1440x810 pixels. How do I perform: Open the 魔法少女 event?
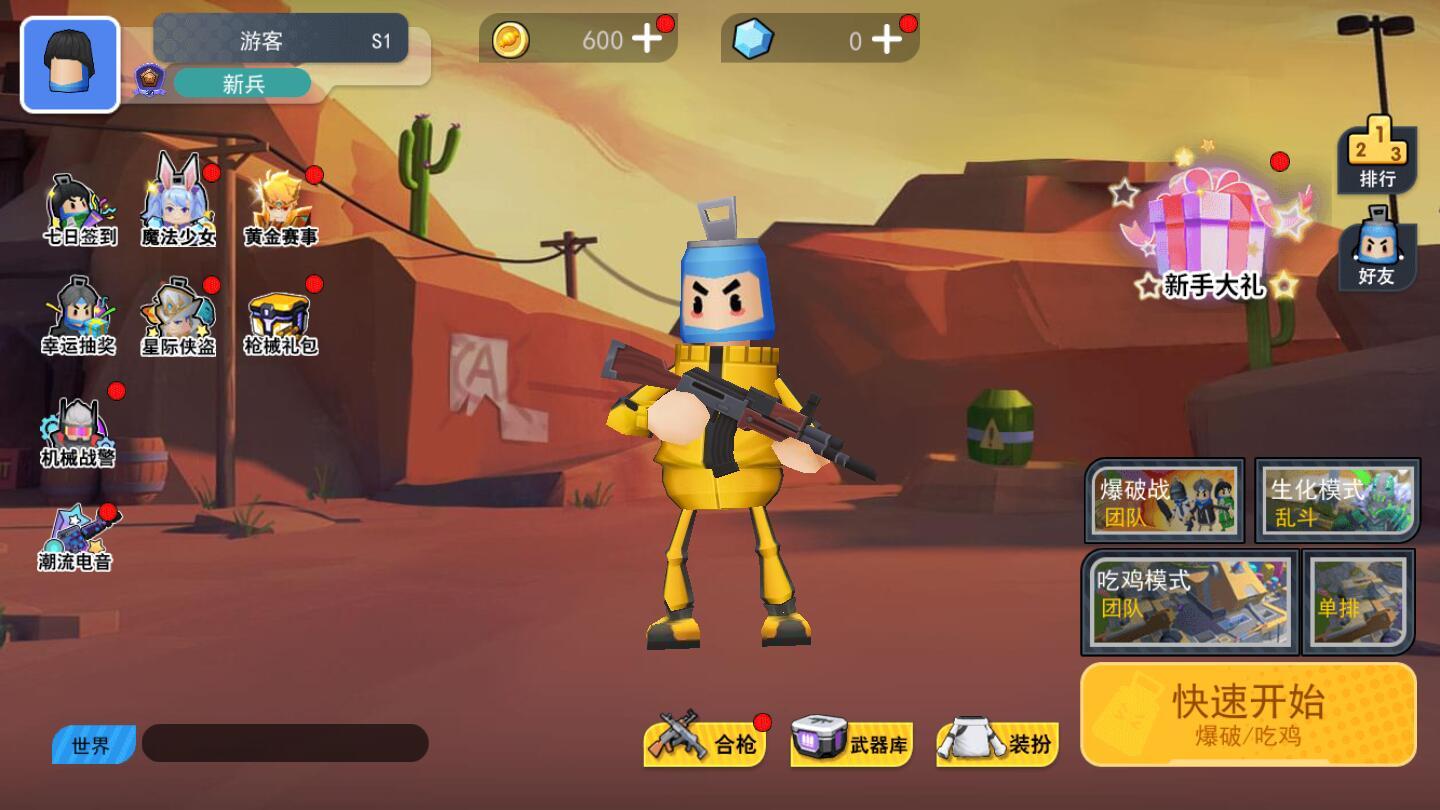[x=178, y=205]
